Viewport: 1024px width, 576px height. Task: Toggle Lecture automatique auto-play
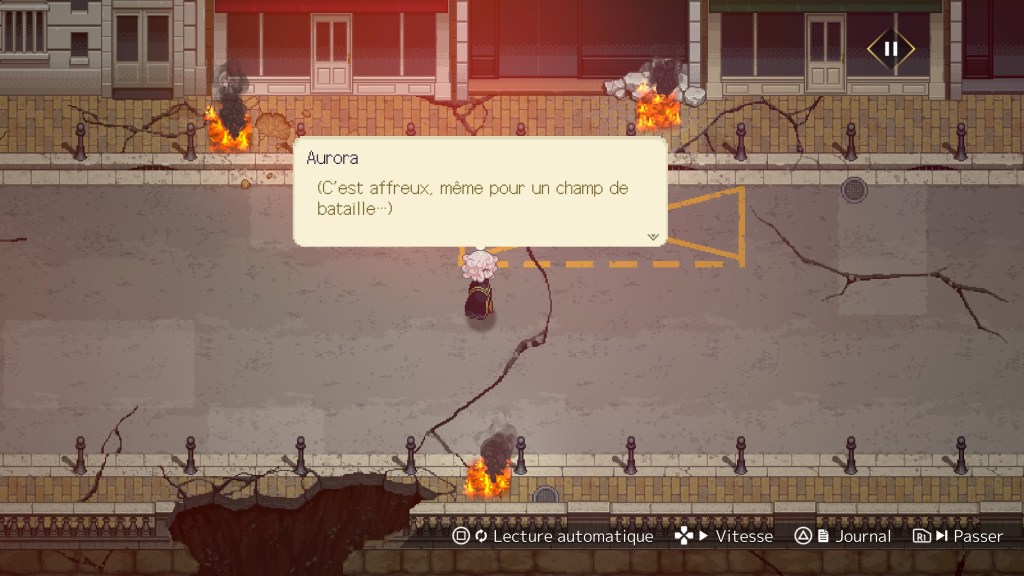tap(553, 536)
